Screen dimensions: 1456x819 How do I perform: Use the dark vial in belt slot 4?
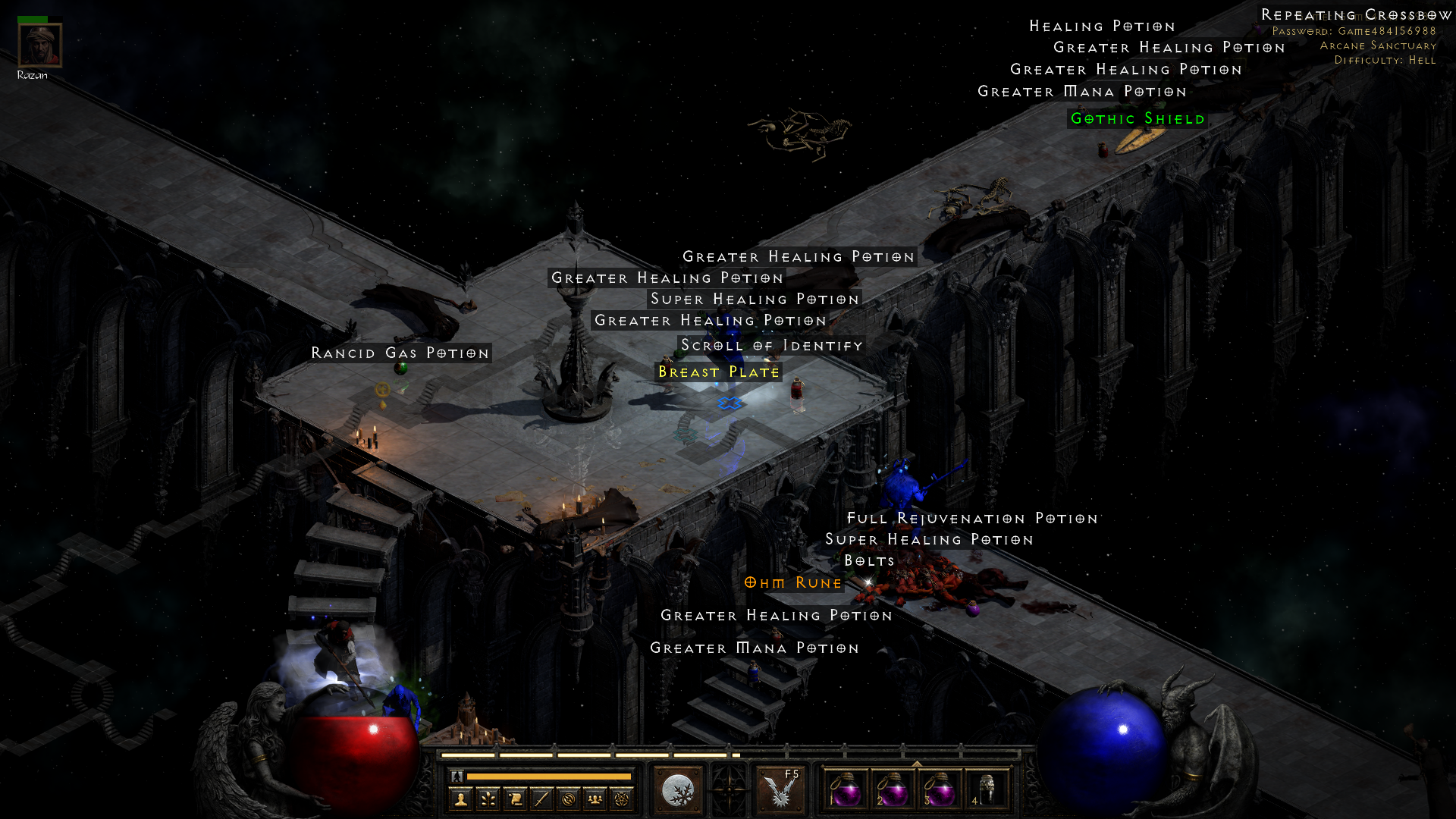pos(986,790)
